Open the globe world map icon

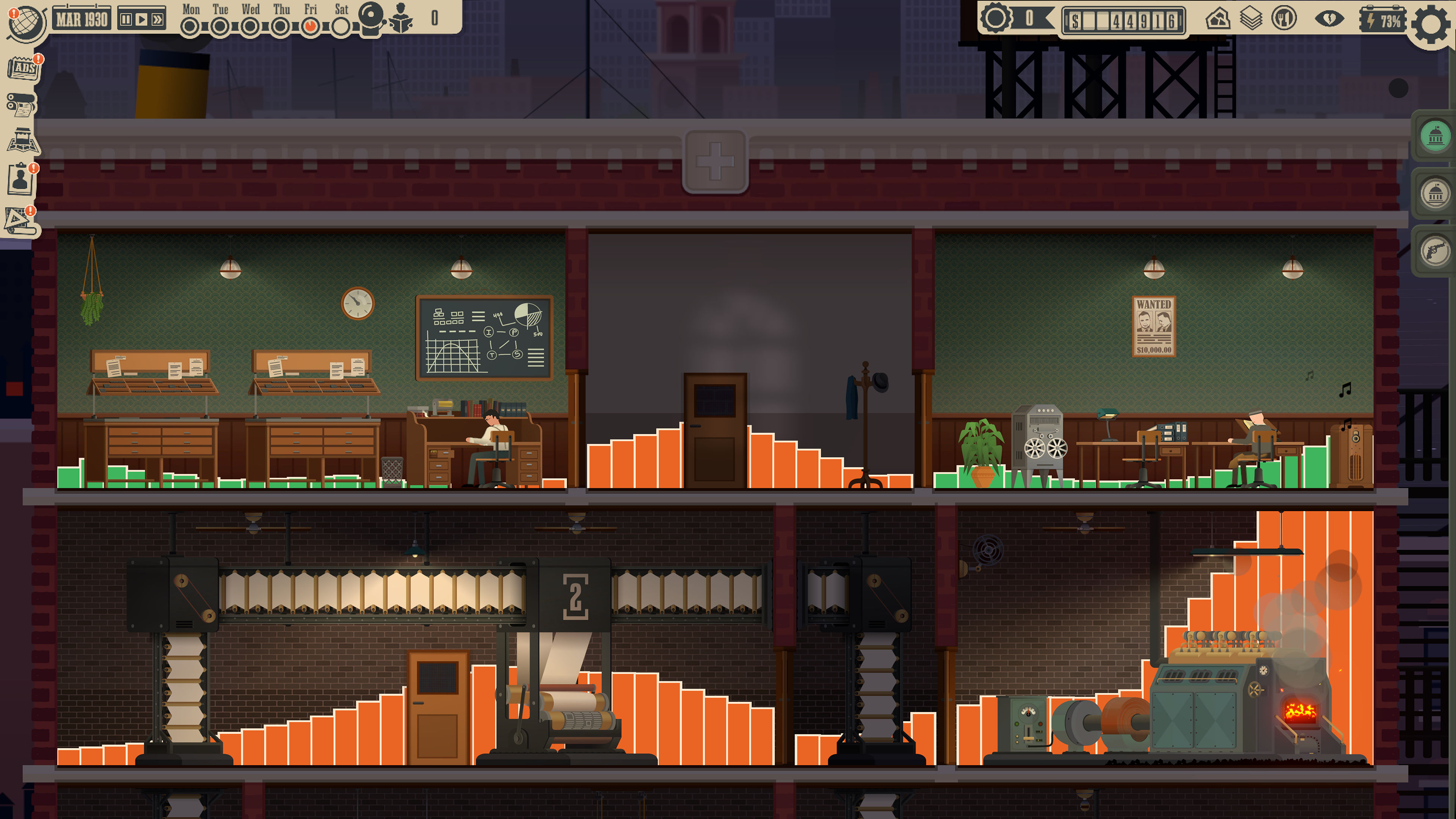click(x=25, y=23)
